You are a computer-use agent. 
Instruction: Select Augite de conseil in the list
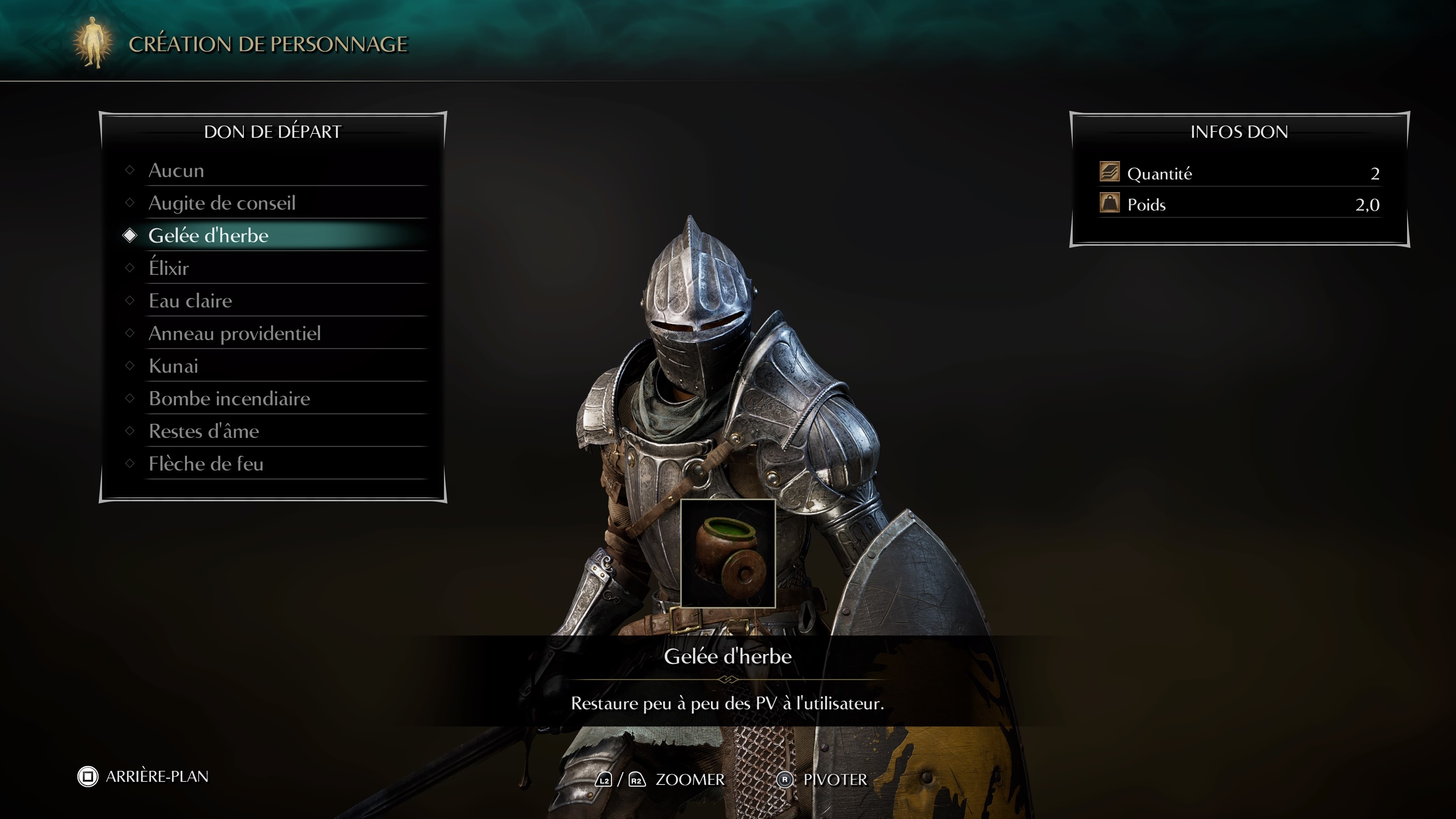pyautogui.click(x=222, y=203)
